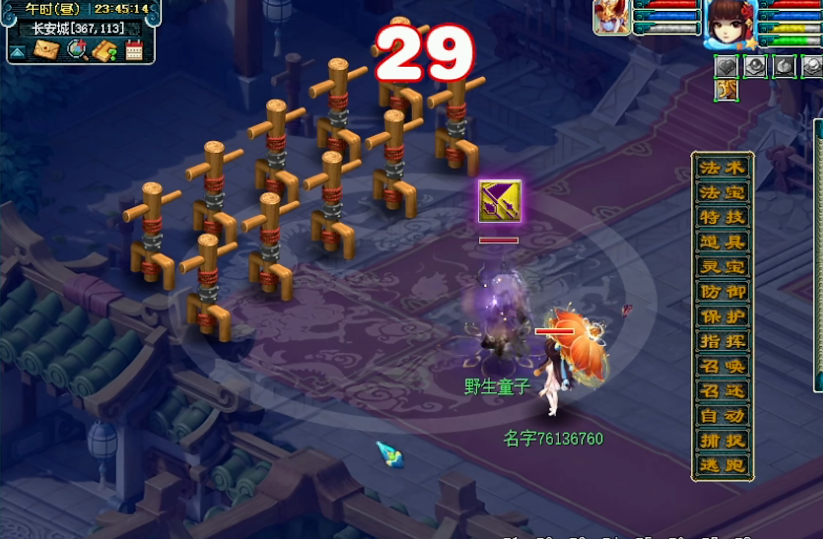Image resolution: width=823 pixels, height=539 pixels.
Task: Select the 防御 (Defend) command
Action: coord(722,292)
